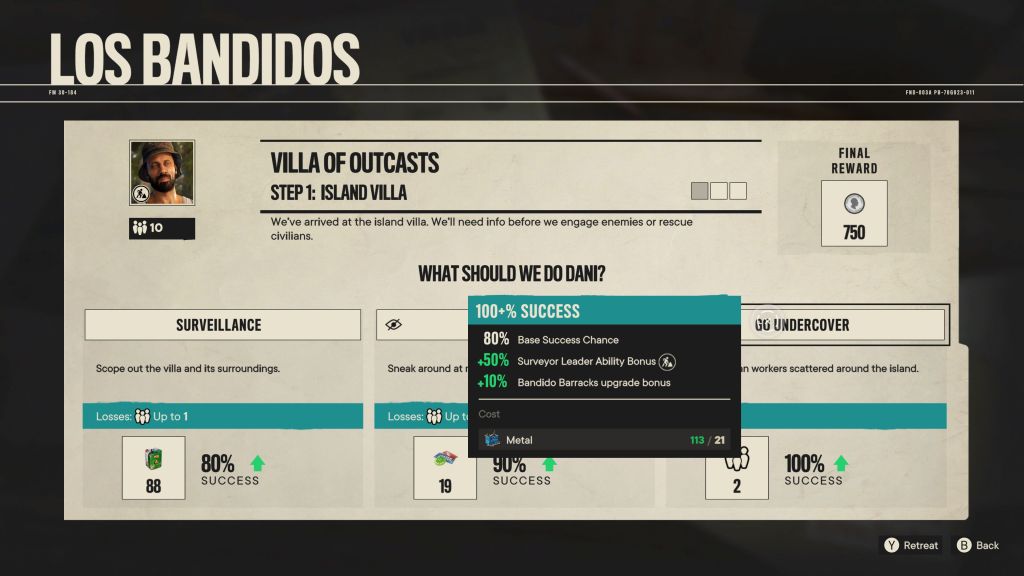Click the bandido leader portrait
1024x576 pixels.
[162, 173]
